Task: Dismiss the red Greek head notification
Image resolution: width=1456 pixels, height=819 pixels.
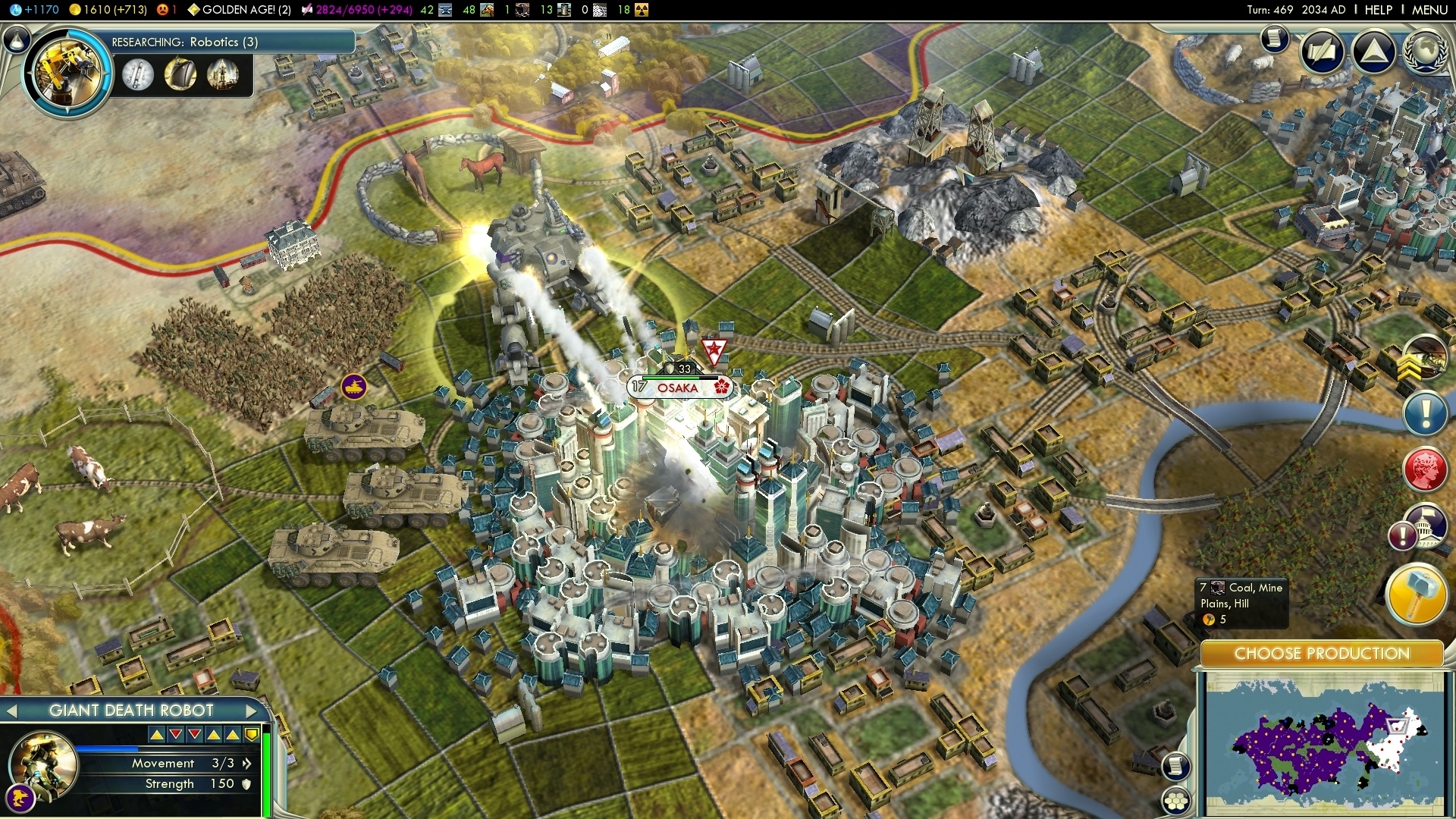Action: [x=1425, y=469]
